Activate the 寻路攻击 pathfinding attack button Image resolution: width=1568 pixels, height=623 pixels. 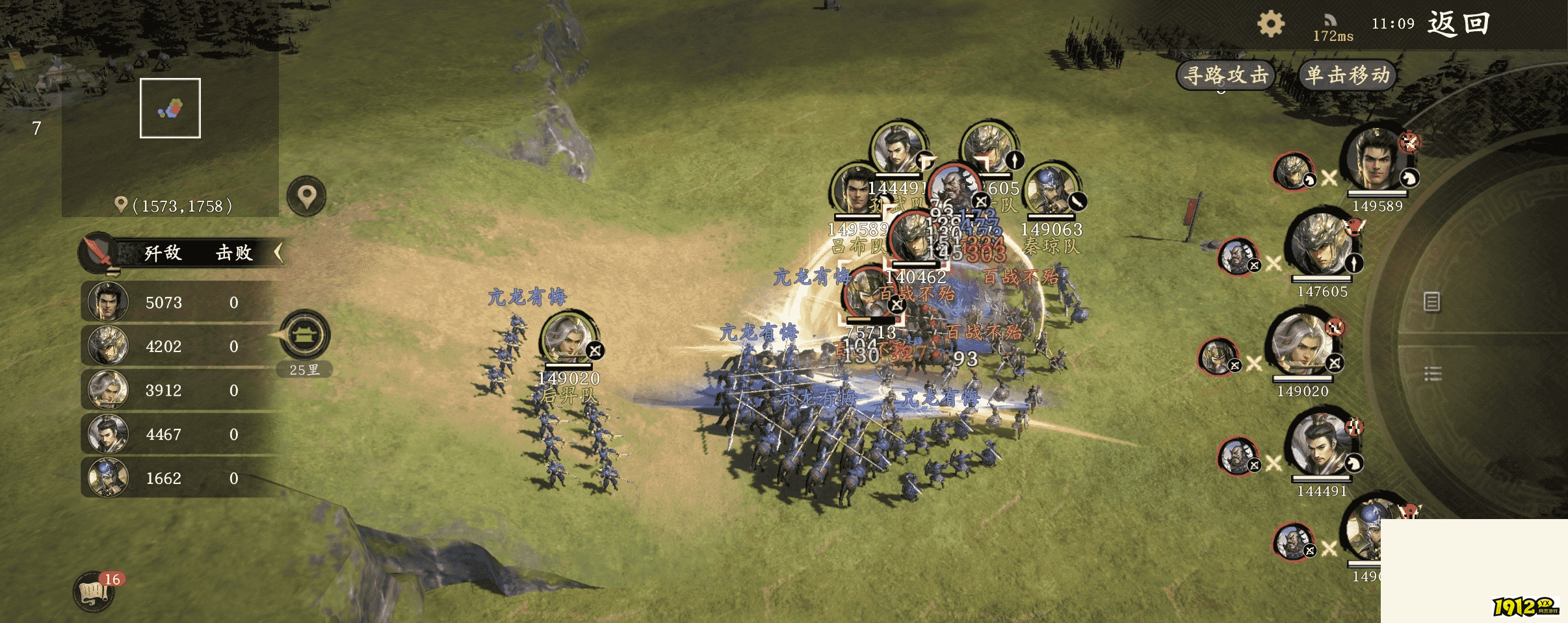tap(1225, 75)
